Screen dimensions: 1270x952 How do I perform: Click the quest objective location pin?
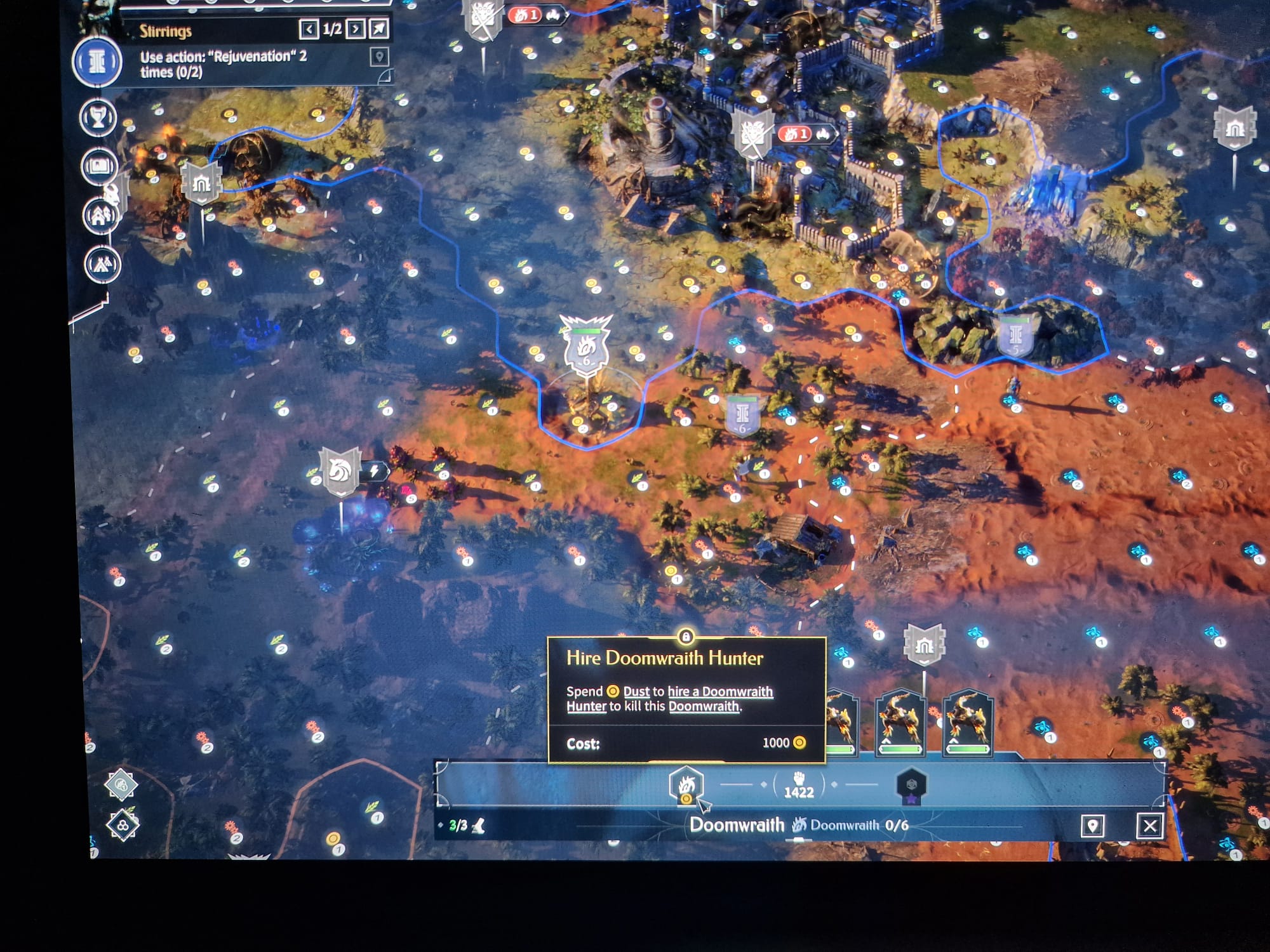point(379,57)
